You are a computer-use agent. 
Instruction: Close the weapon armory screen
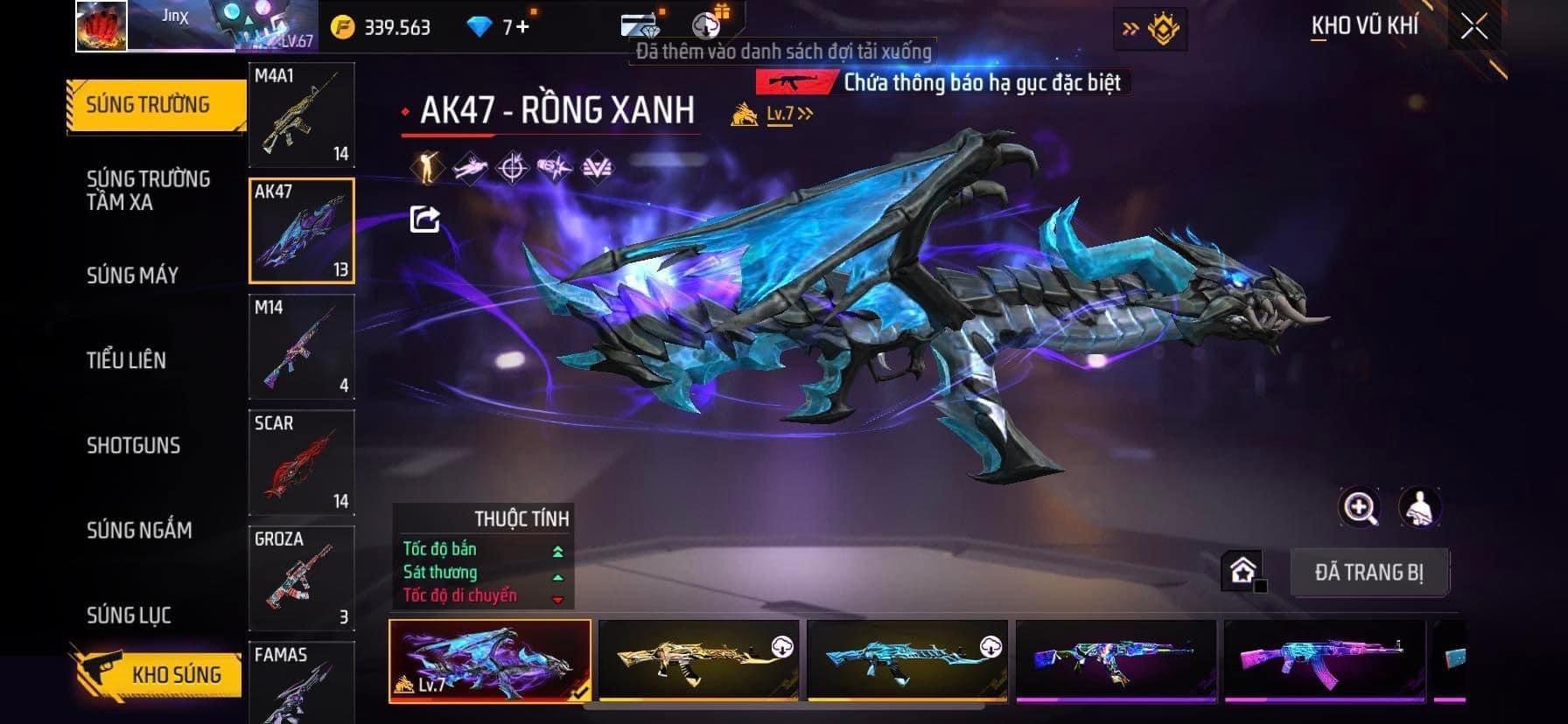1473,27
